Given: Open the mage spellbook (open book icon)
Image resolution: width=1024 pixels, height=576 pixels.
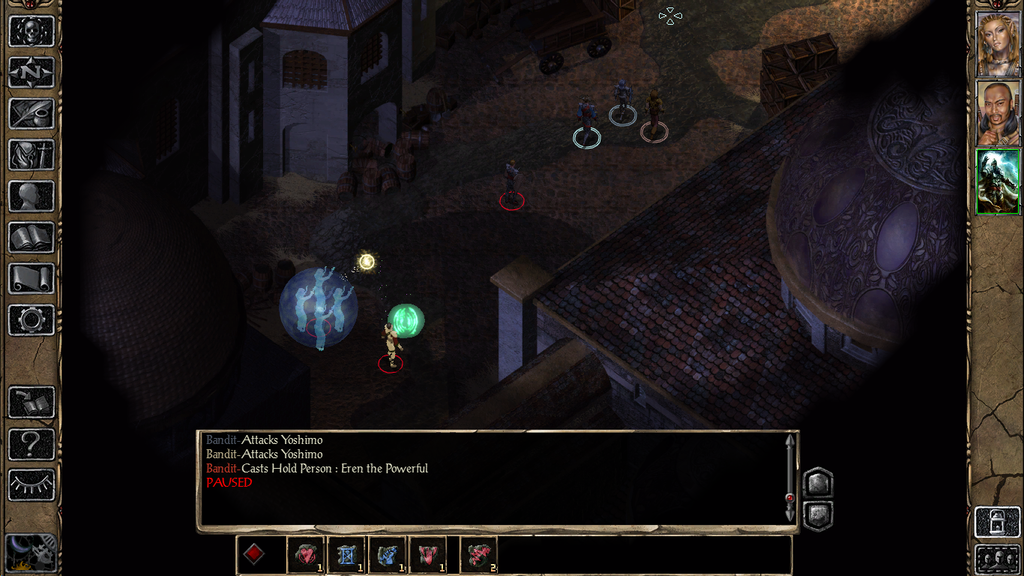Looking at the screenshot, I should coord(31,237).
